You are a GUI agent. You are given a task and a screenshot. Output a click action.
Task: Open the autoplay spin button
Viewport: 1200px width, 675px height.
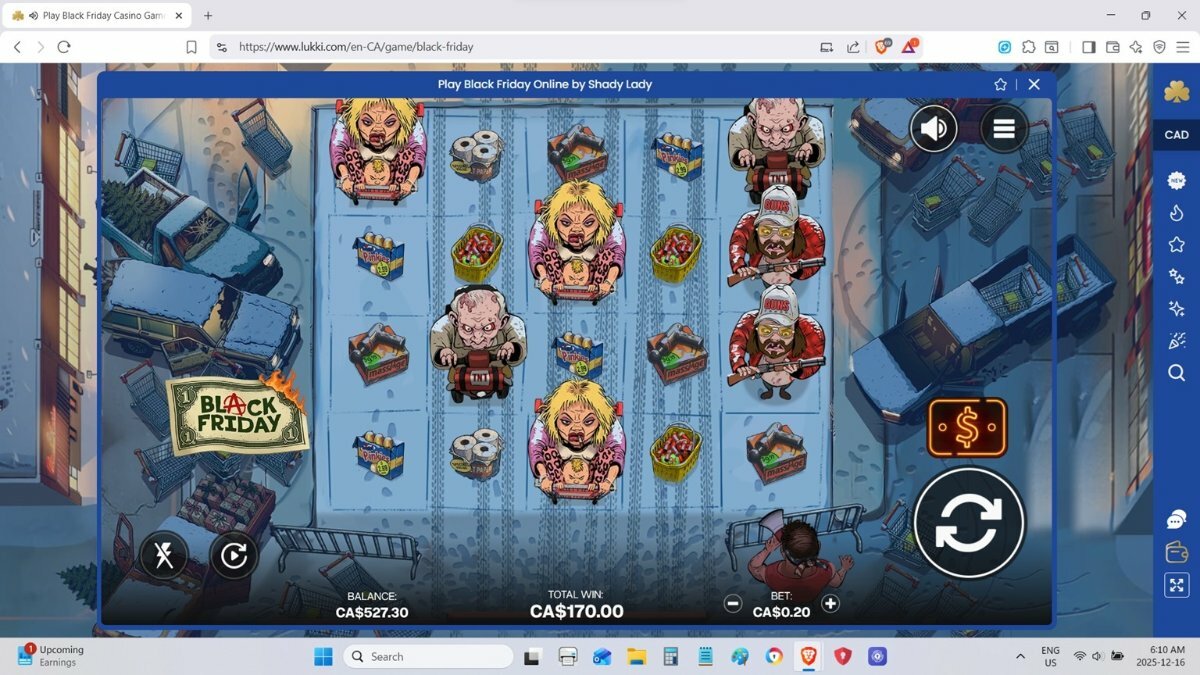point(234,555)
